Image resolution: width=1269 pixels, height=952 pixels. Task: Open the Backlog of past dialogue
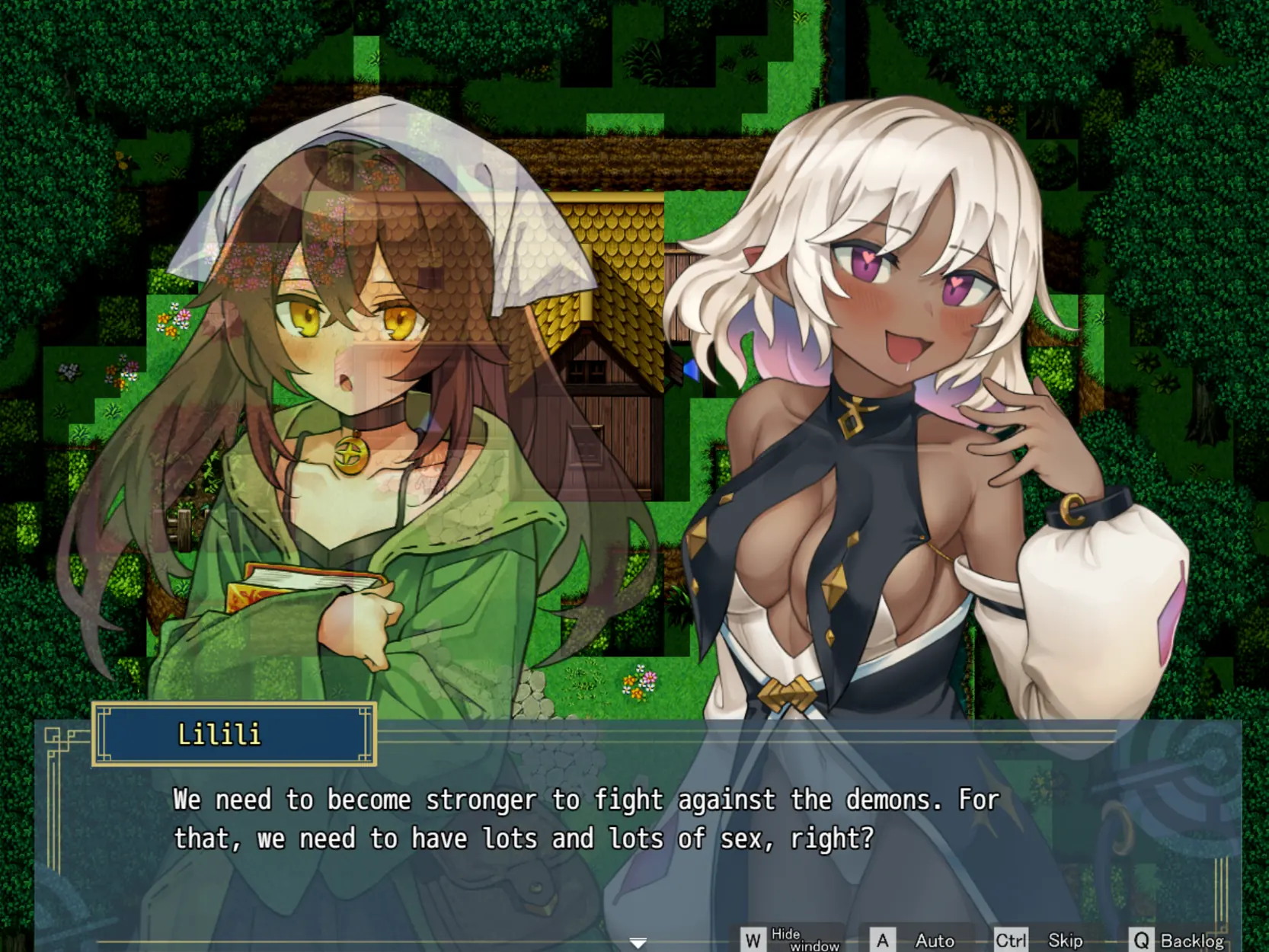click(1178, 941)
